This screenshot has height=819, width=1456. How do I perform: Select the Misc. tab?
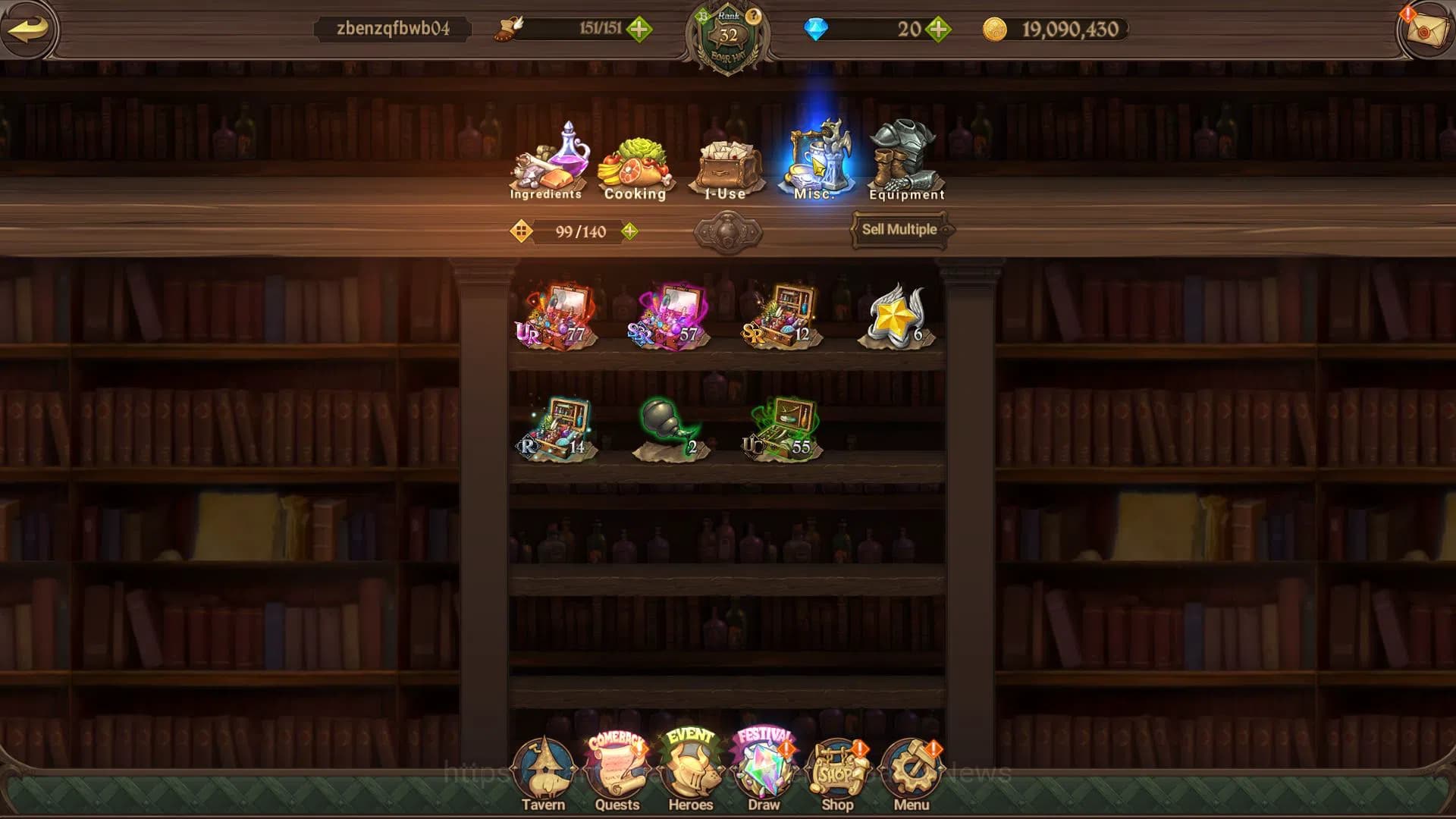(816, 162)
